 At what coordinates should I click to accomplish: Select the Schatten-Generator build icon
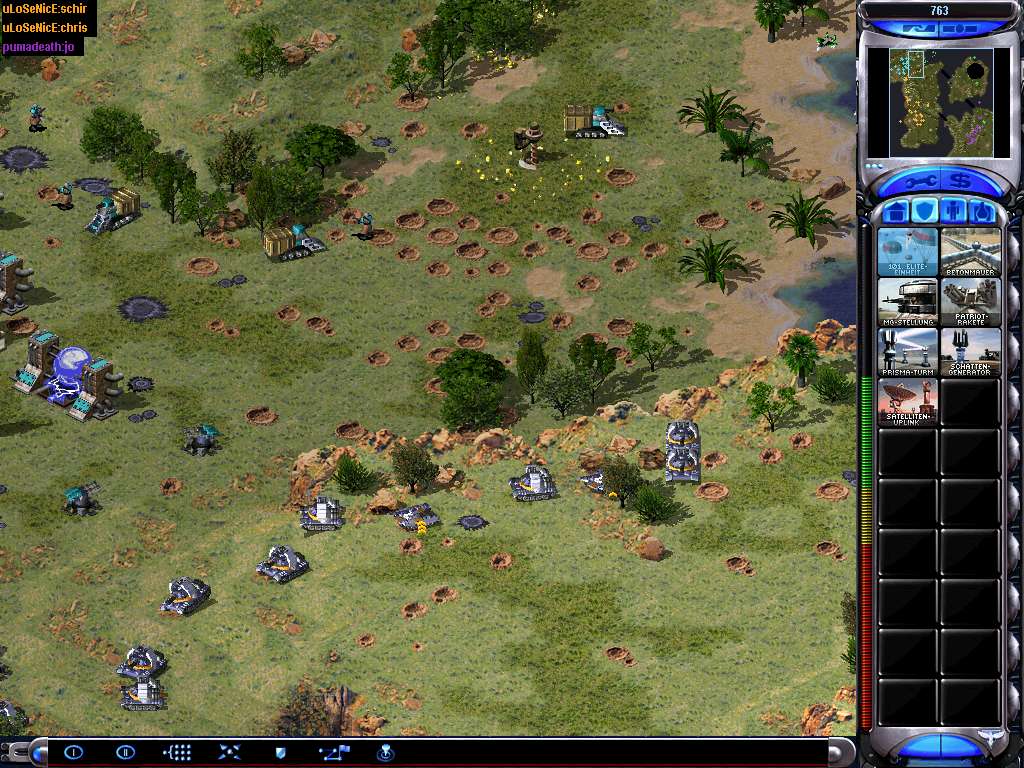970,352
